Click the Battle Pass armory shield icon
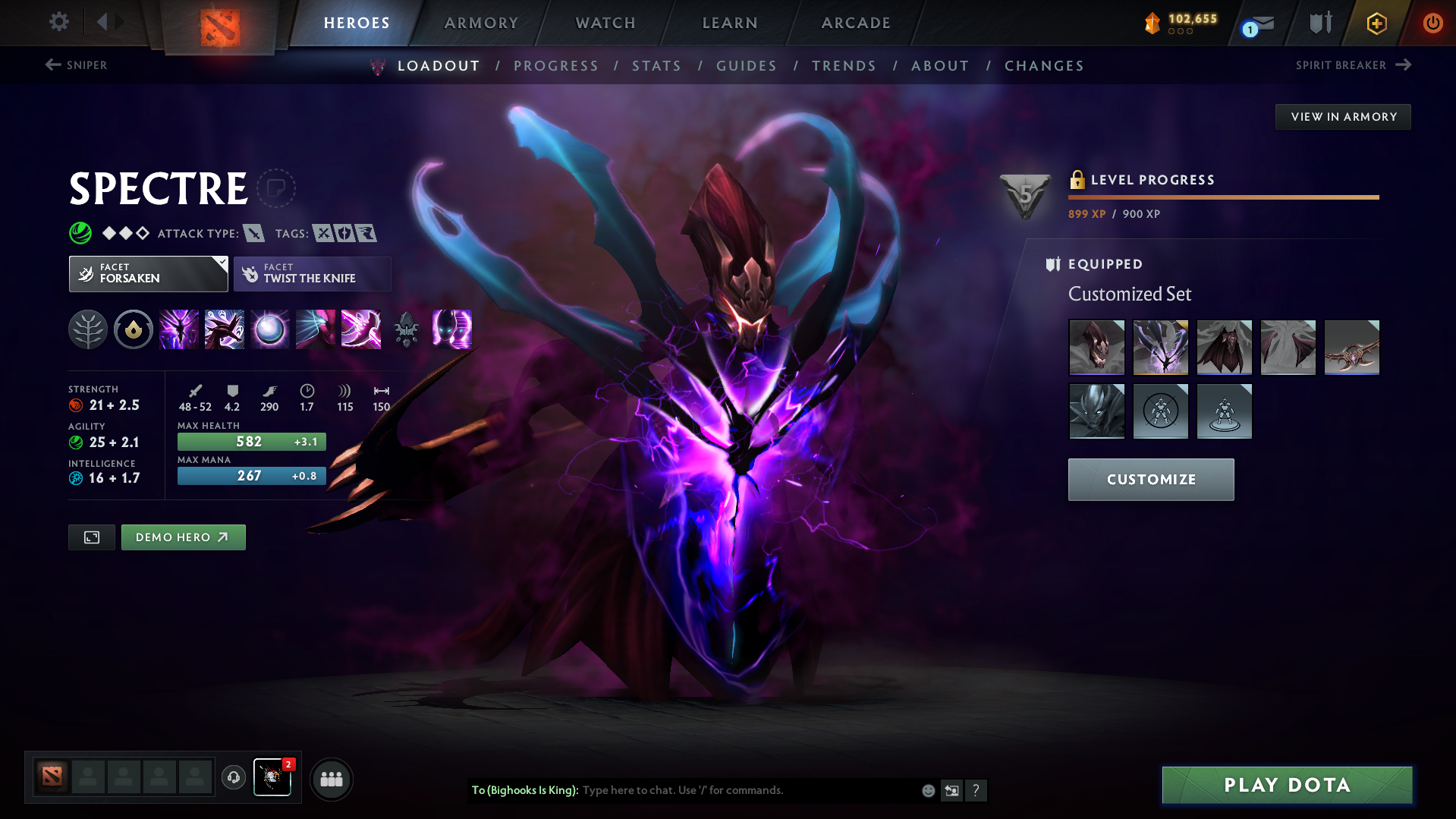 point(1320,23)
